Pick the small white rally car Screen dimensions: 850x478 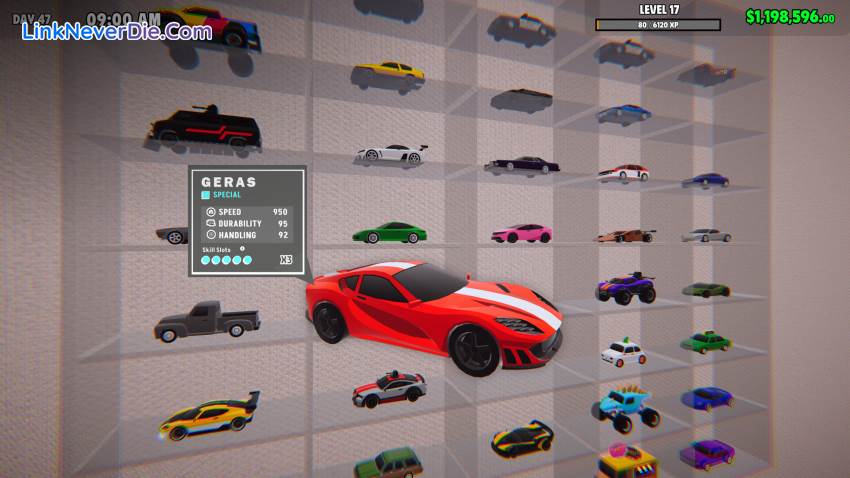[x=624, y=352]
